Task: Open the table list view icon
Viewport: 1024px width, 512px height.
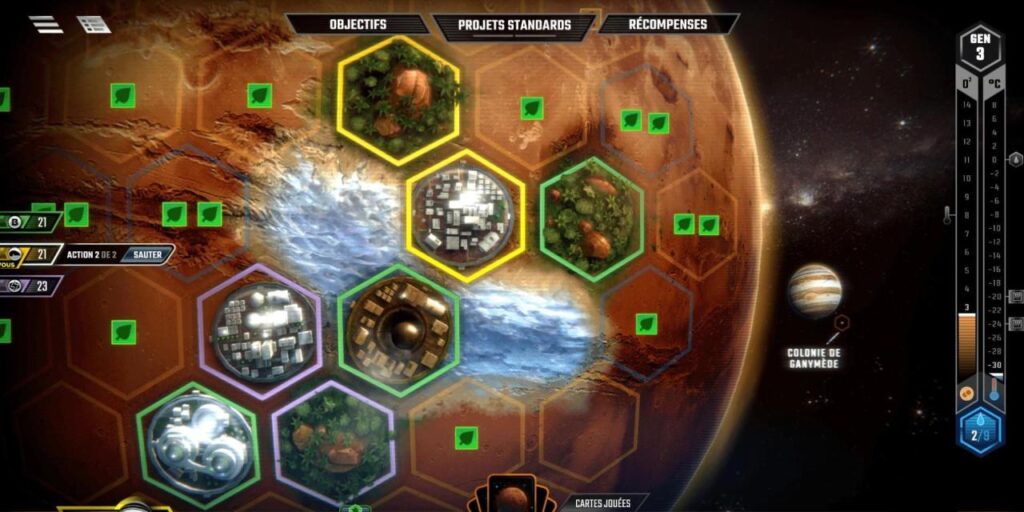Action: coord(94,25)
